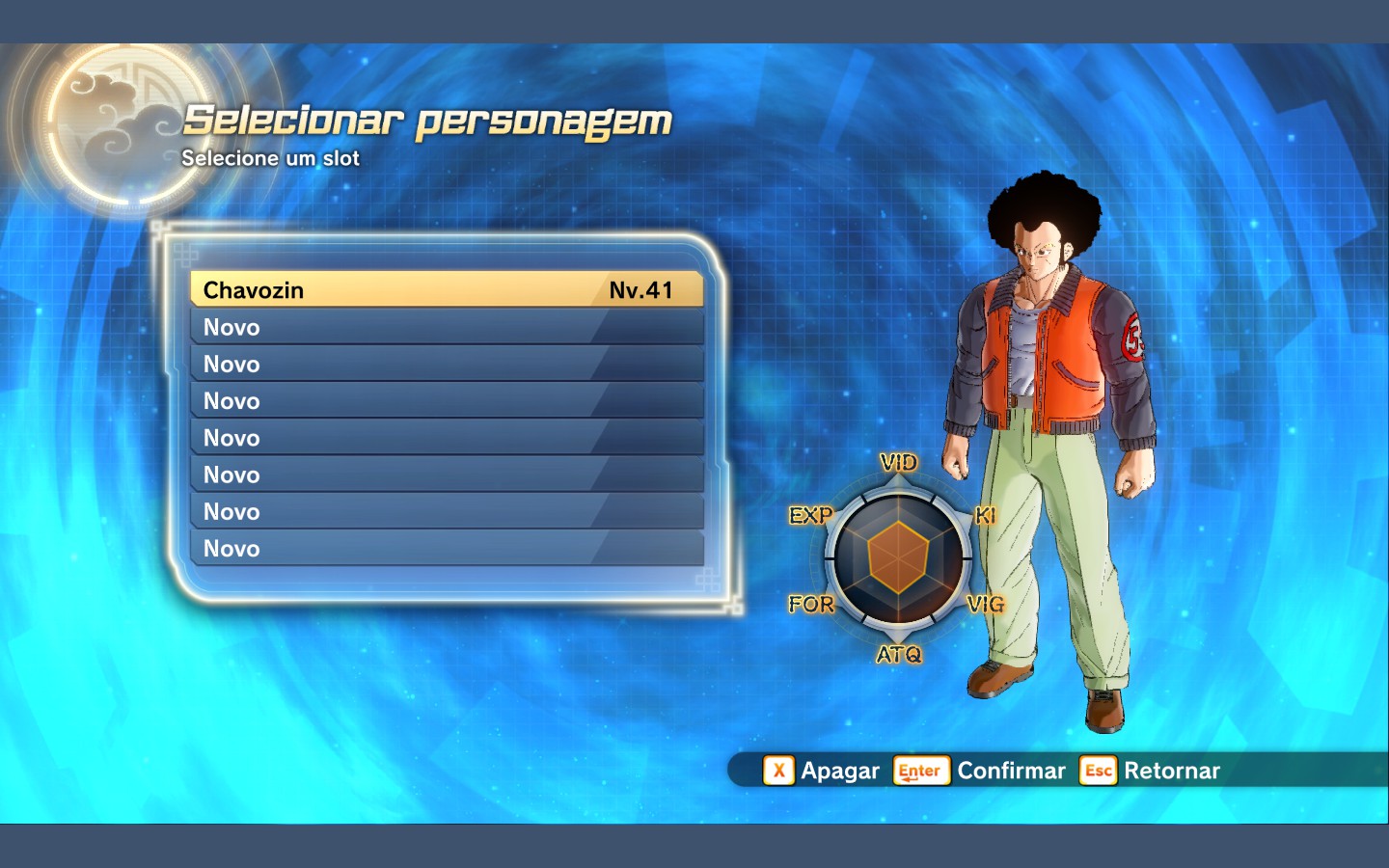Select the Chavozin character slot

(x=444, y=289)
